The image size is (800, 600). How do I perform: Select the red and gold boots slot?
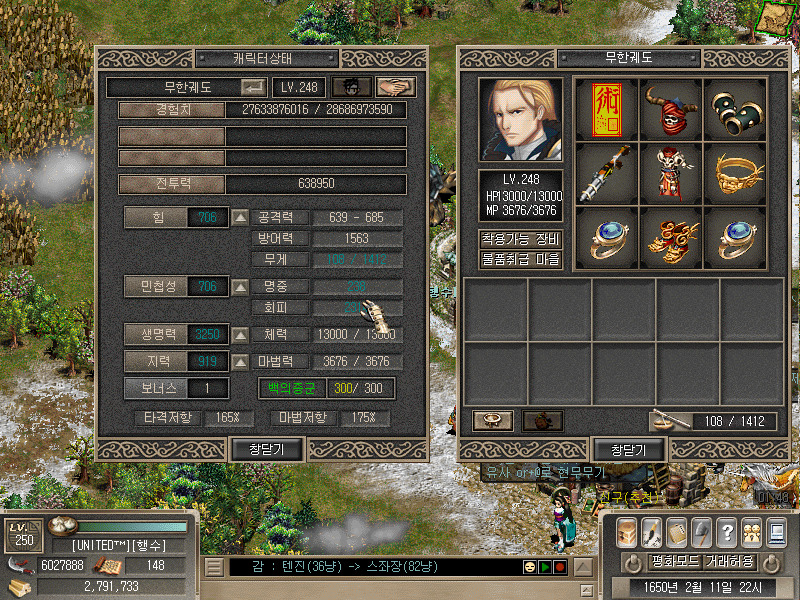670,238
